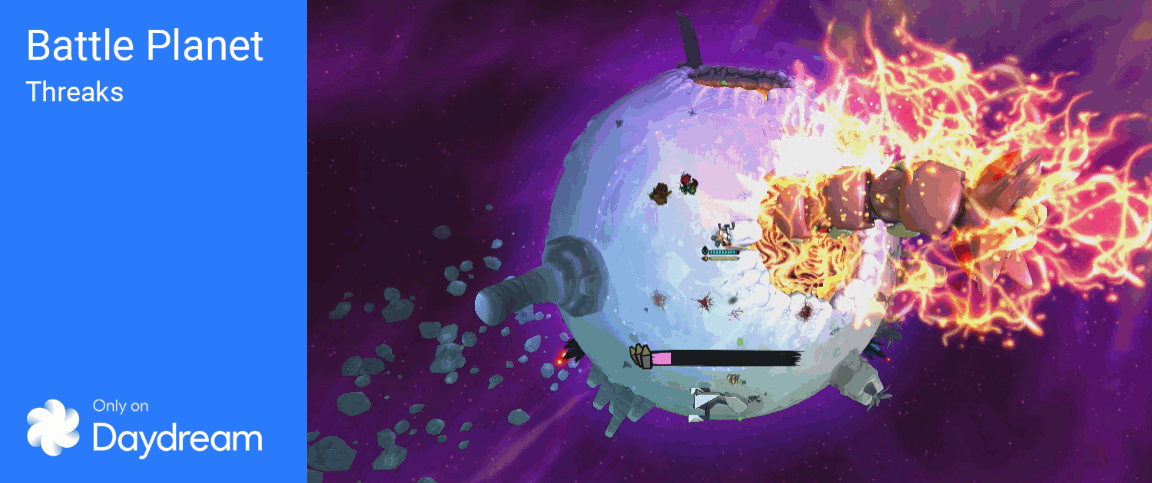Open the Battle Planet title

coord(145,47)
